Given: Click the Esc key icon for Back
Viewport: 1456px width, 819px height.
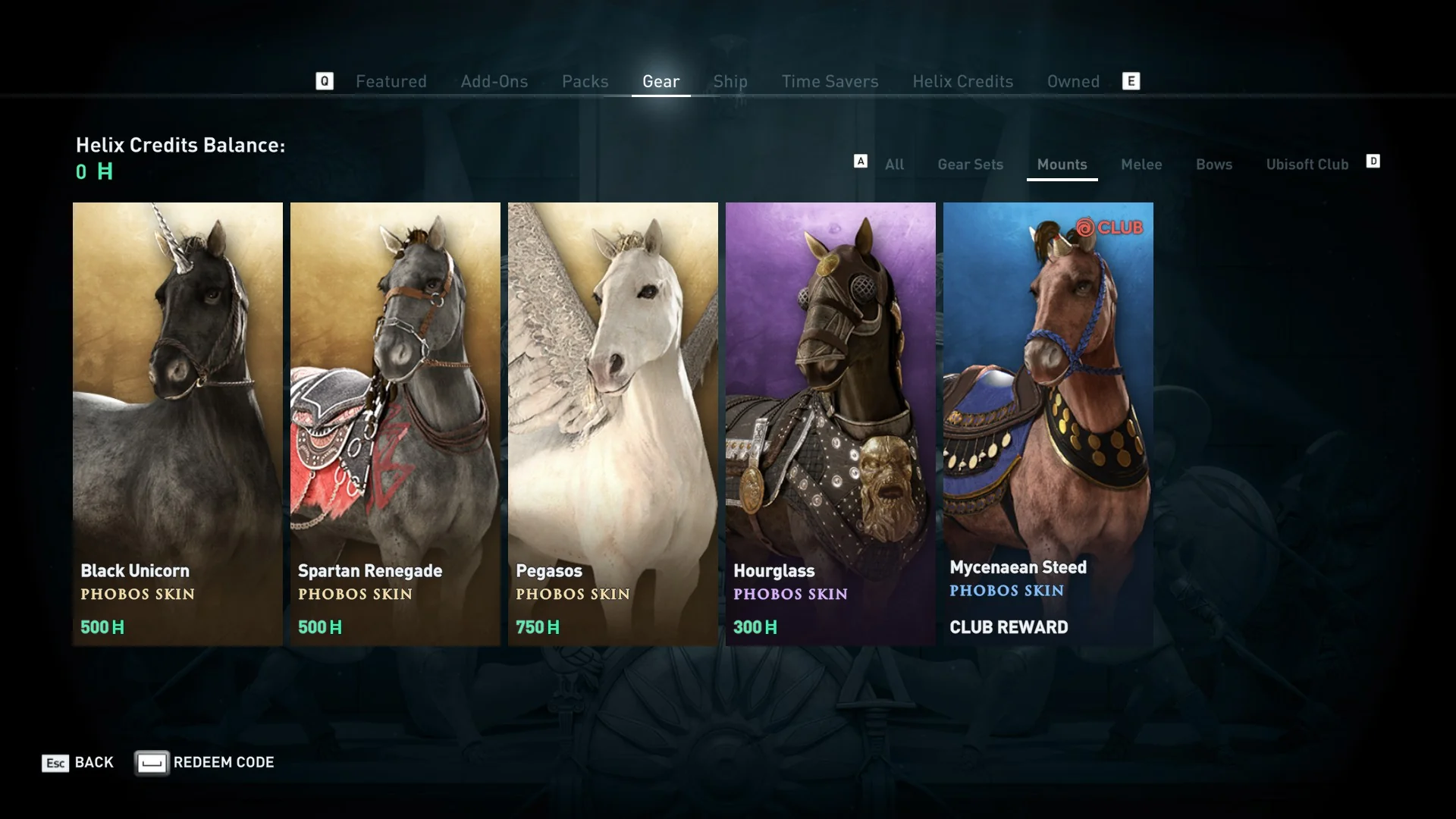Looking at the screenshot, I should pyautogui.click(x=53, y=763).
